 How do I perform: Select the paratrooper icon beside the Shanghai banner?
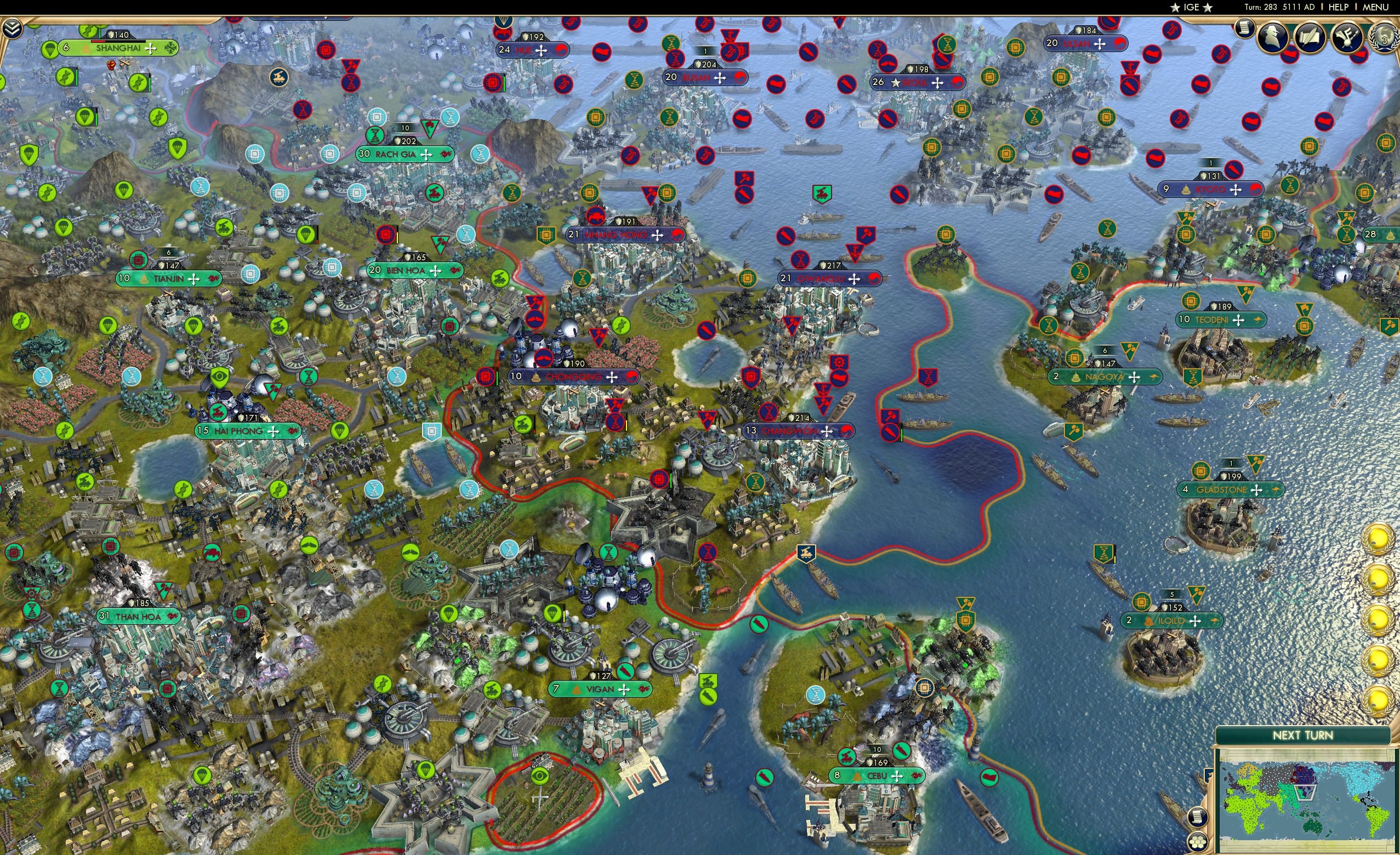tap(50, 50)
